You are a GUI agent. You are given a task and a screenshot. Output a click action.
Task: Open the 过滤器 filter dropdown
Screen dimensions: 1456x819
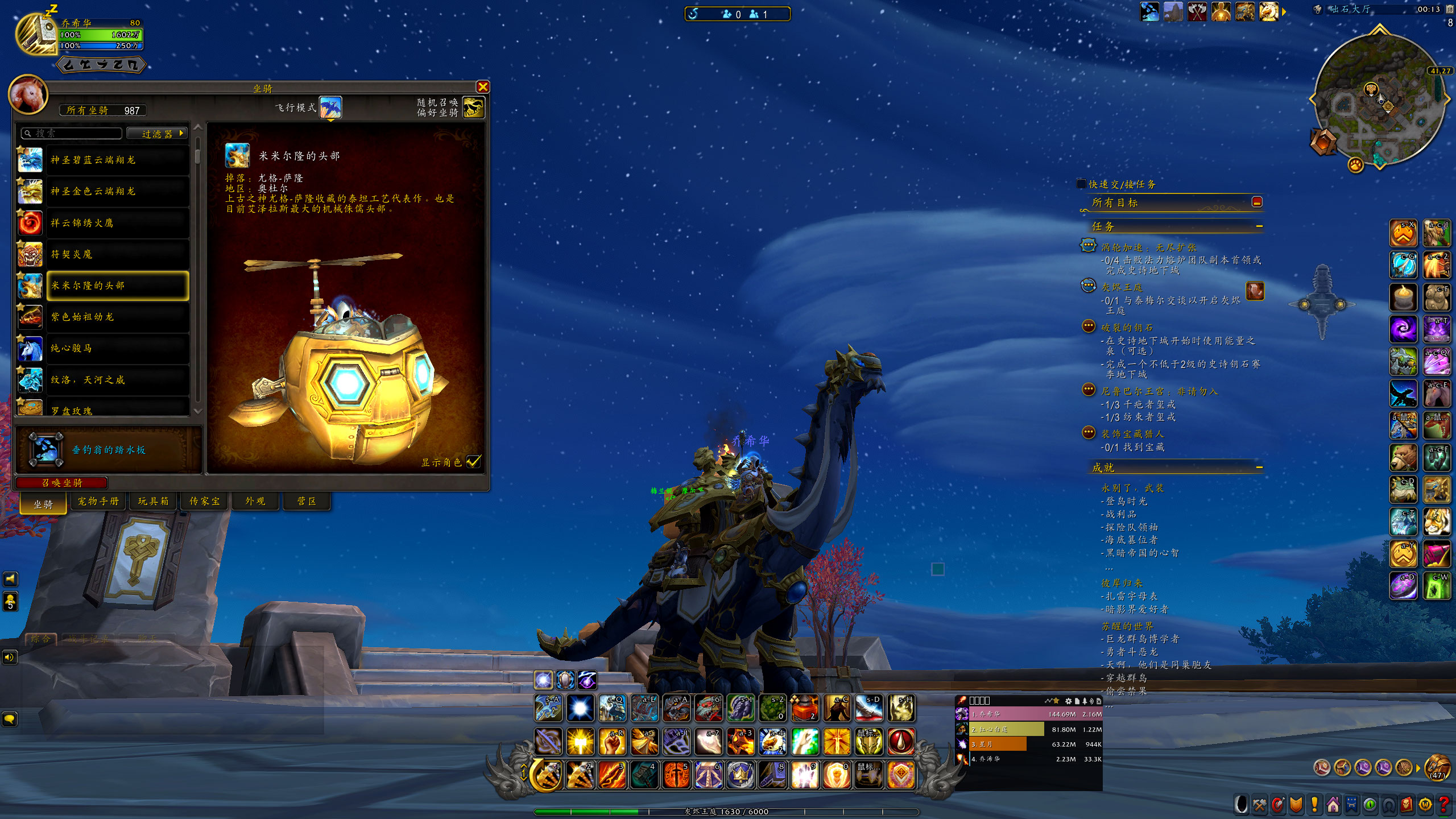click(x=157, y=134)
